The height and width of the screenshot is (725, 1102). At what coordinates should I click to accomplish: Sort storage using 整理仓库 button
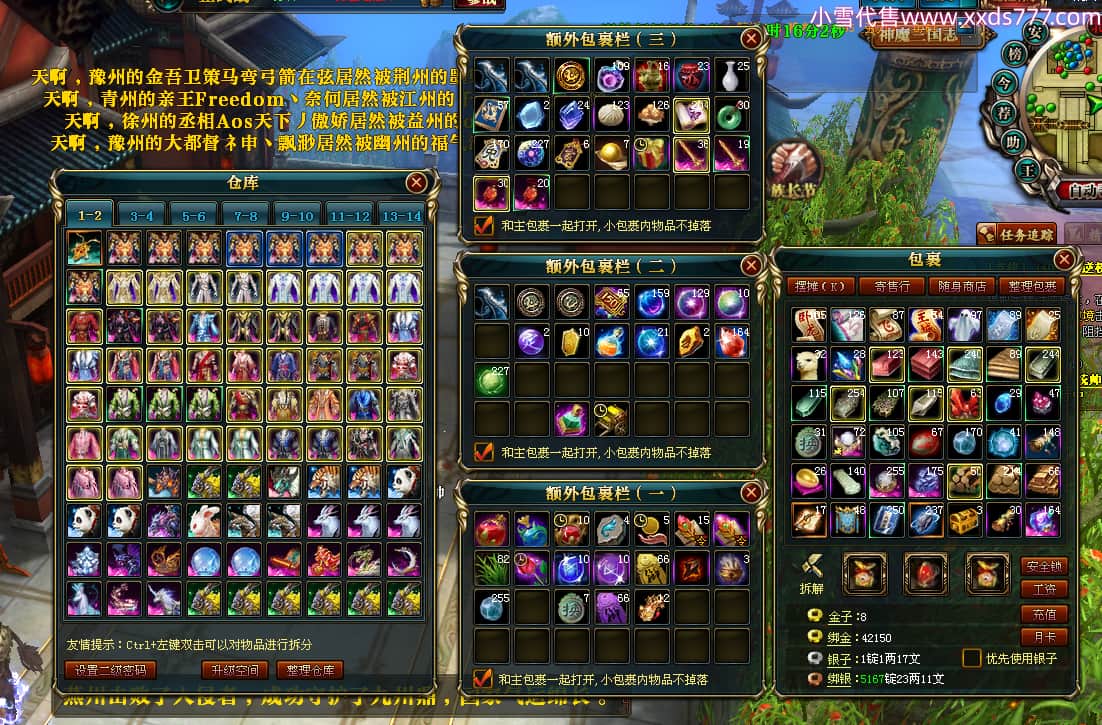point(310,669)
